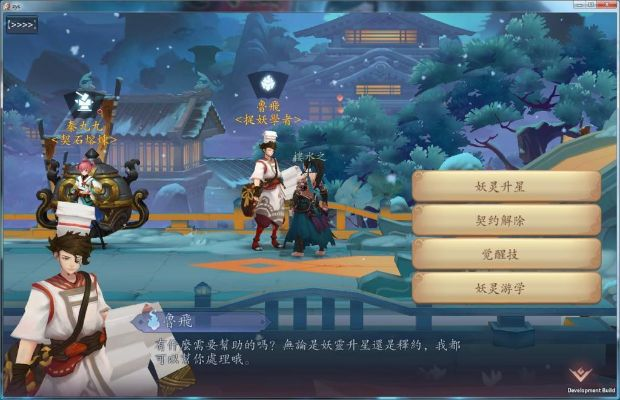Select the 契约解除 option

tap(507, 220)
